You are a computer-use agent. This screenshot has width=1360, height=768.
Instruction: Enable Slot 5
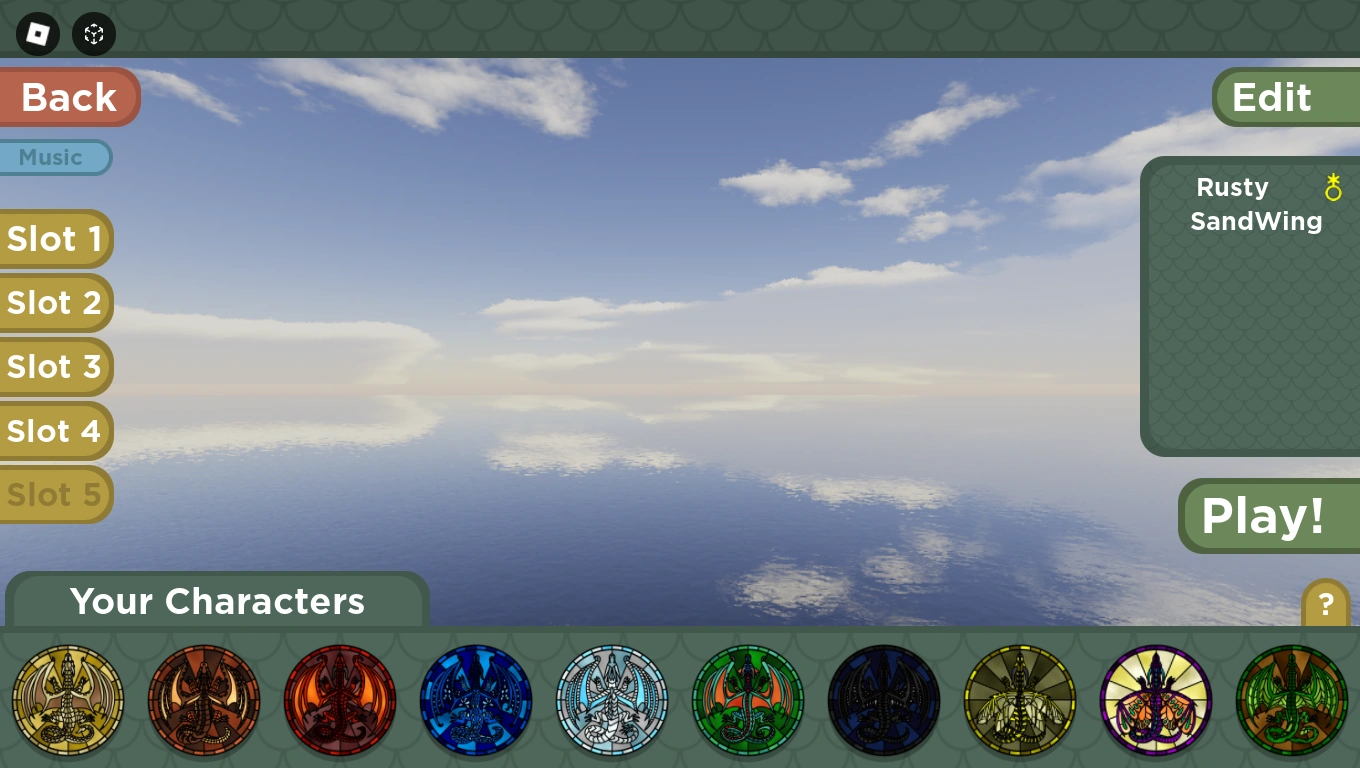tap(55, 494)
